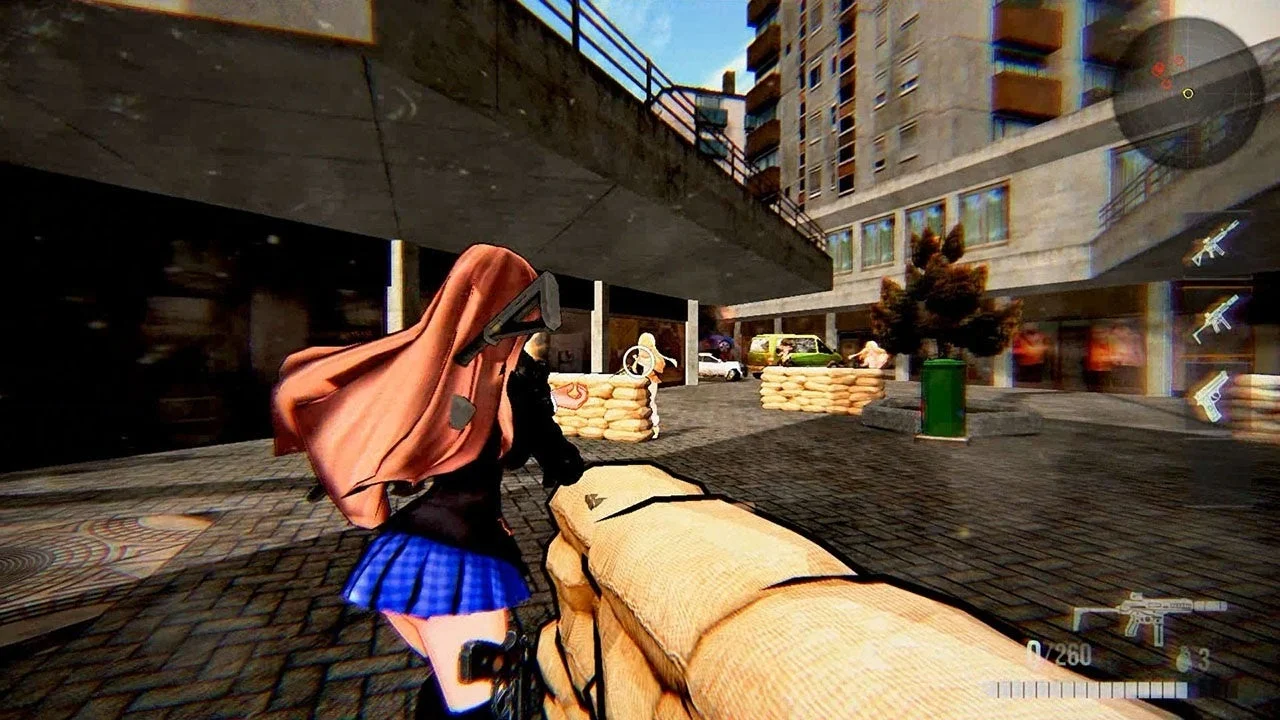Viewport: 1280px width, 720px height.
Task: Click the grenade icon beside the count 3
Action: pyautogui.click(x=1183, y=658)
